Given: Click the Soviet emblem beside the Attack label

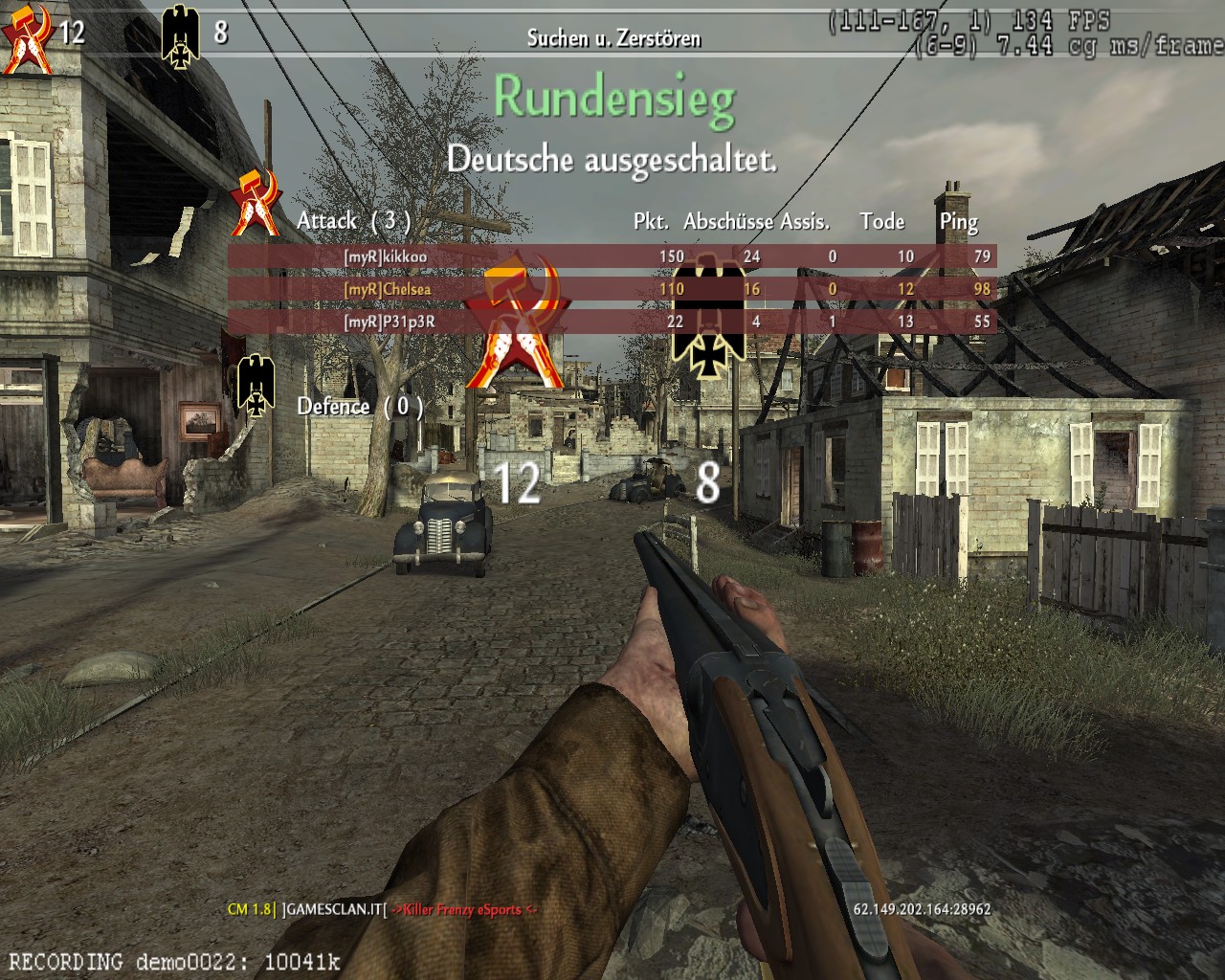Looking at the screenshot, I should (256, 203).
